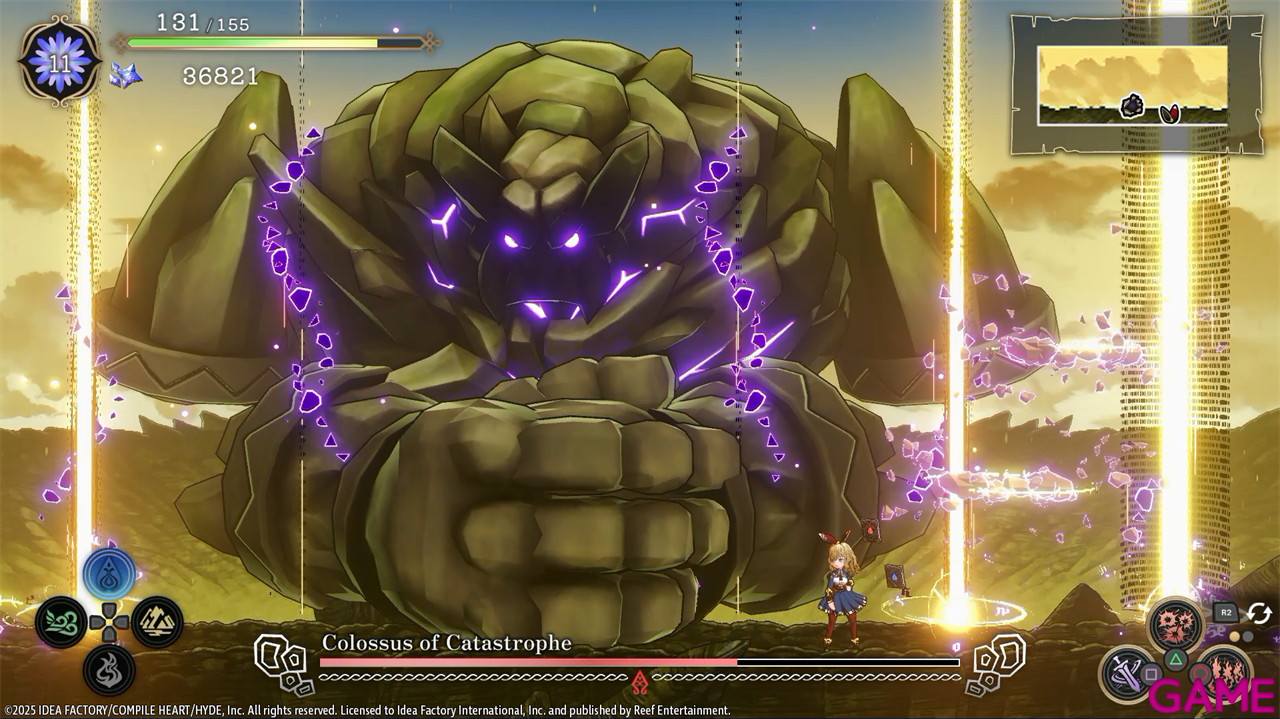Activate the gray fire element icon
This screenshot has height=719, width=1280.
pyautogui.click(x=109, y=668)
